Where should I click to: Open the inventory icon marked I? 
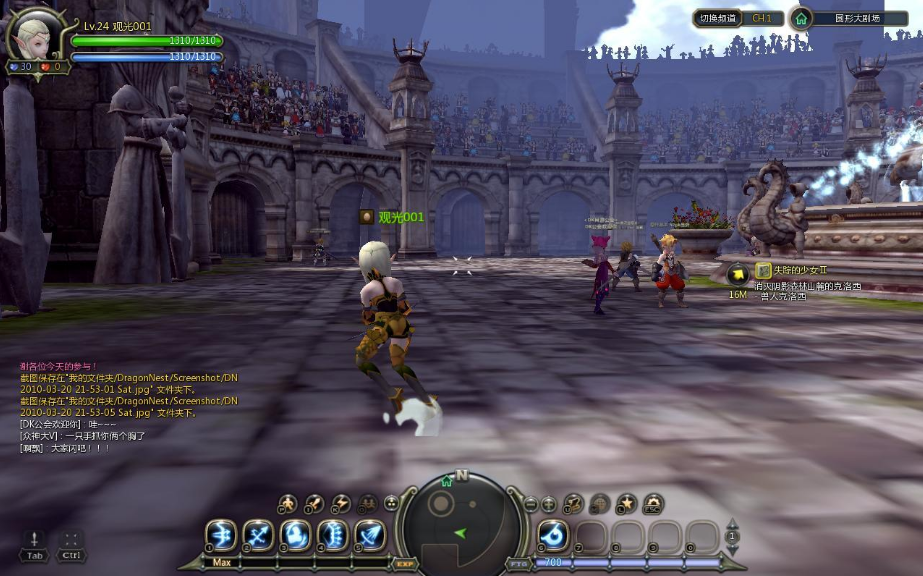(314, 503)
